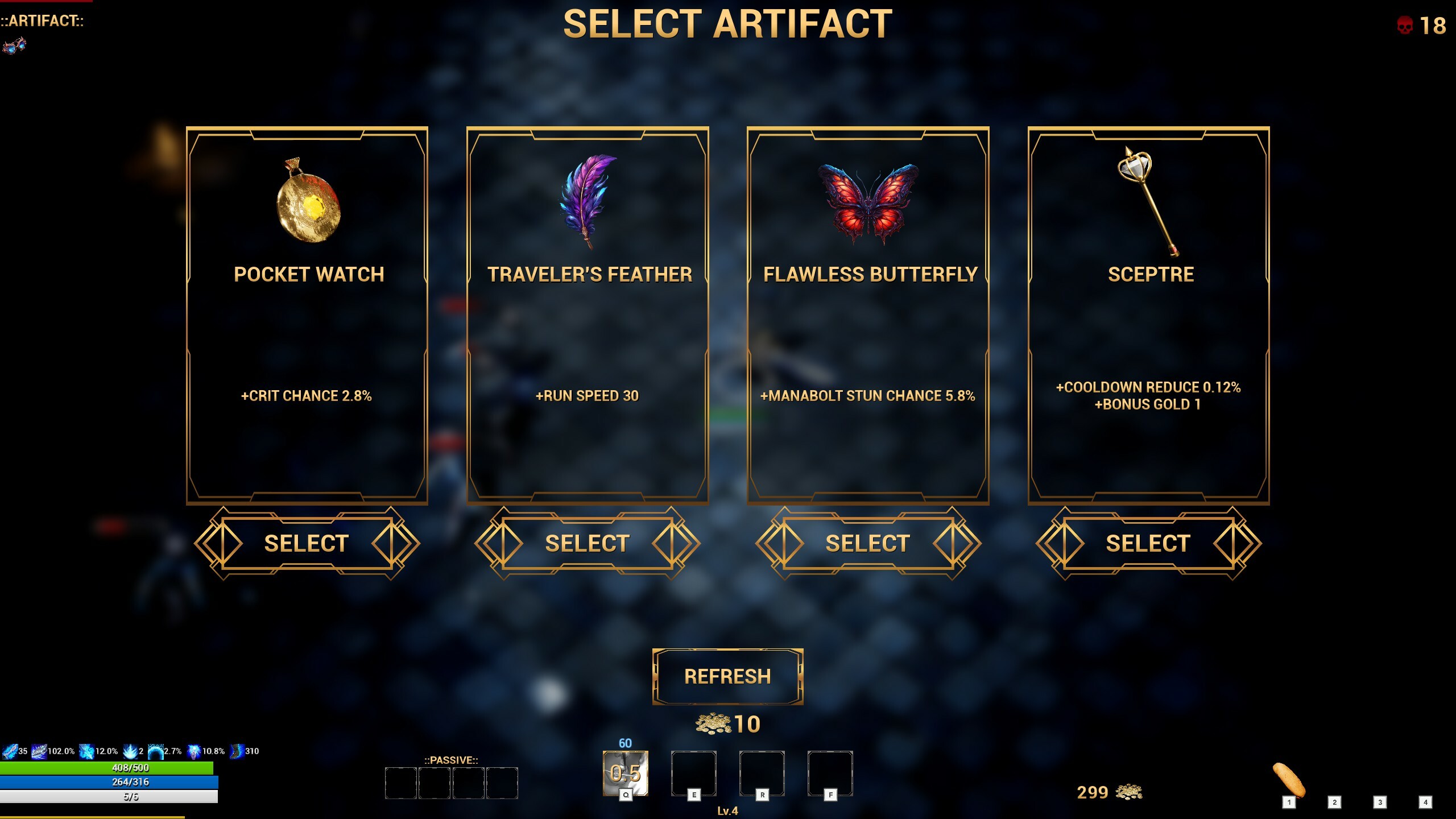Click the blue sword damage stat icon
The image size is (1456, 819).
click(10, 751)
